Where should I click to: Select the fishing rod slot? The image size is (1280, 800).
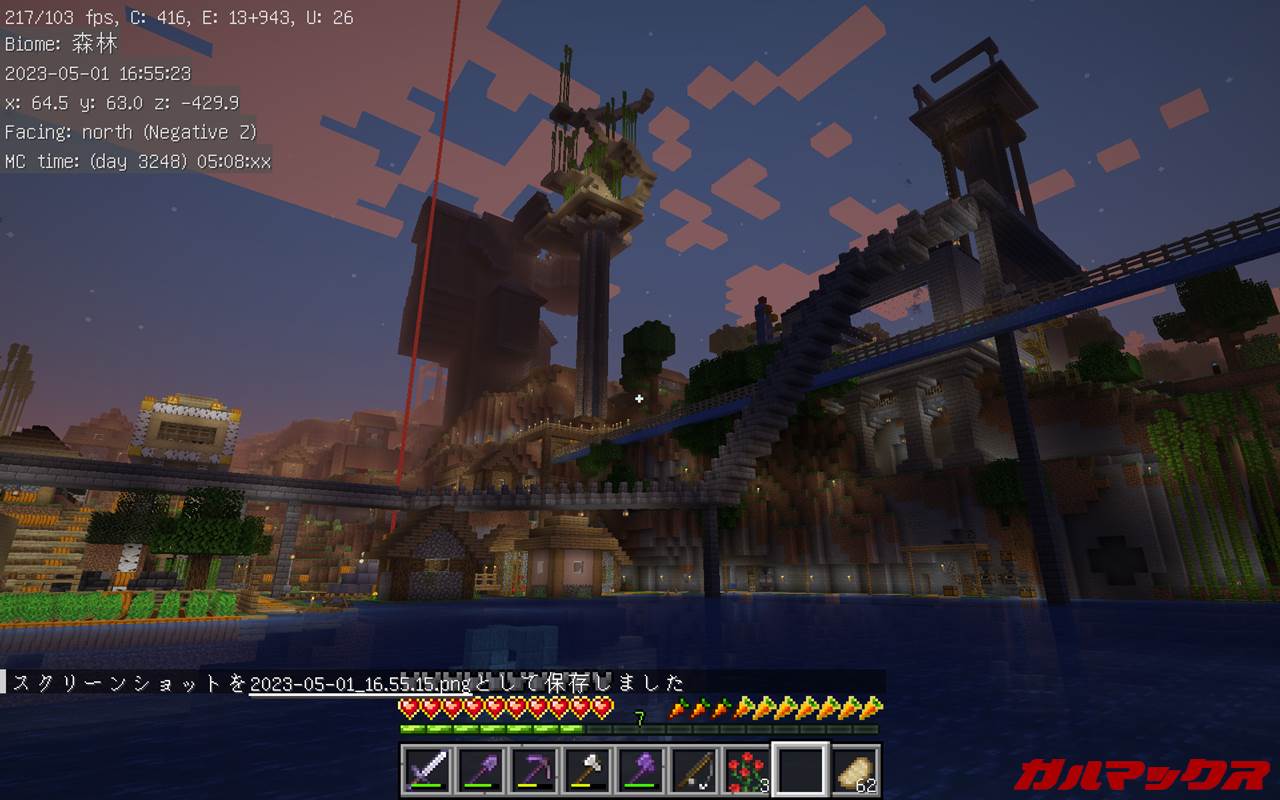(x=692, y=770)
